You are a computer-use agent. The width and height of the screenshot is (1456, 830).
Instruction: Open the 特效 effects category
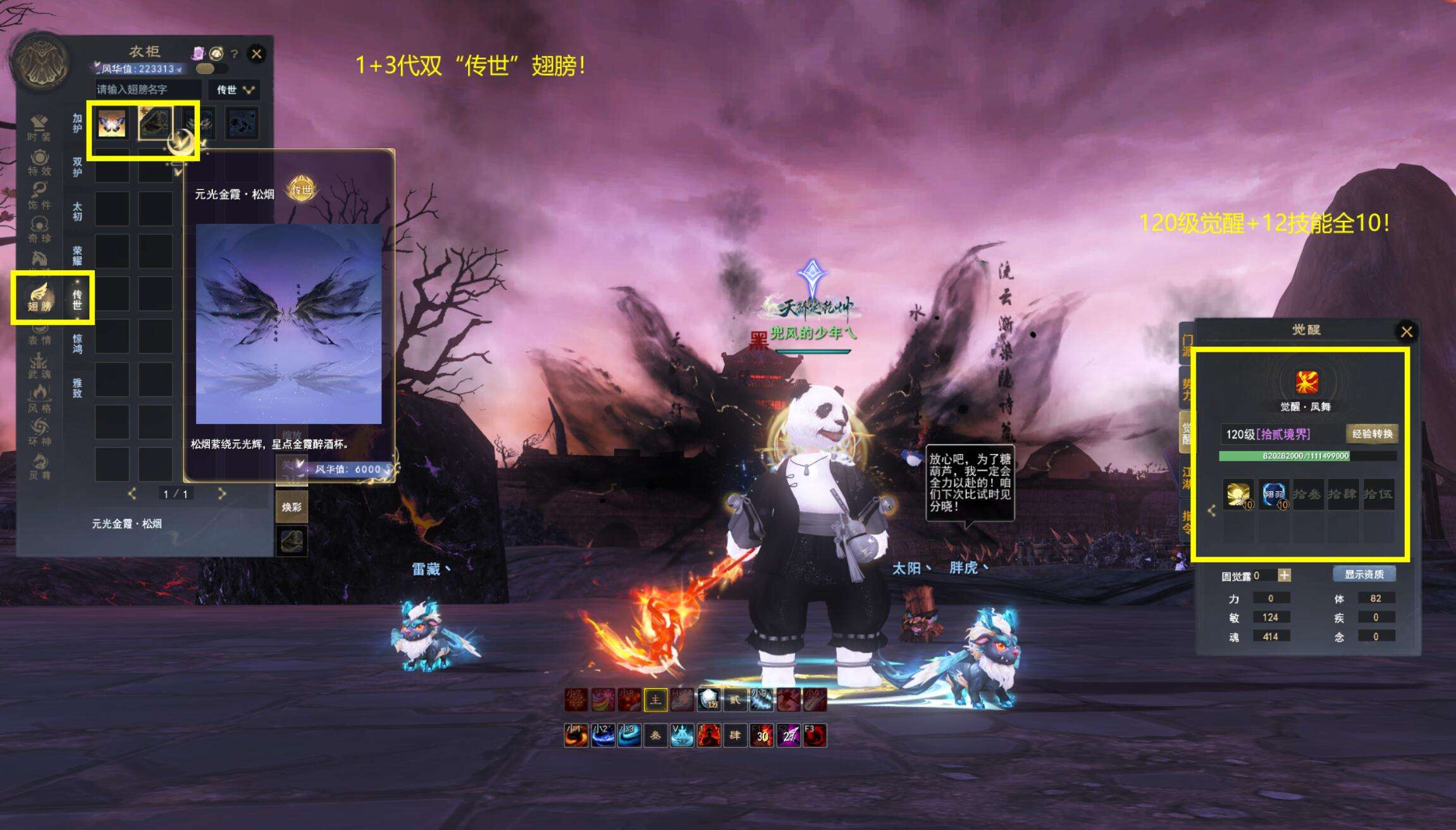tap(39, 163)
